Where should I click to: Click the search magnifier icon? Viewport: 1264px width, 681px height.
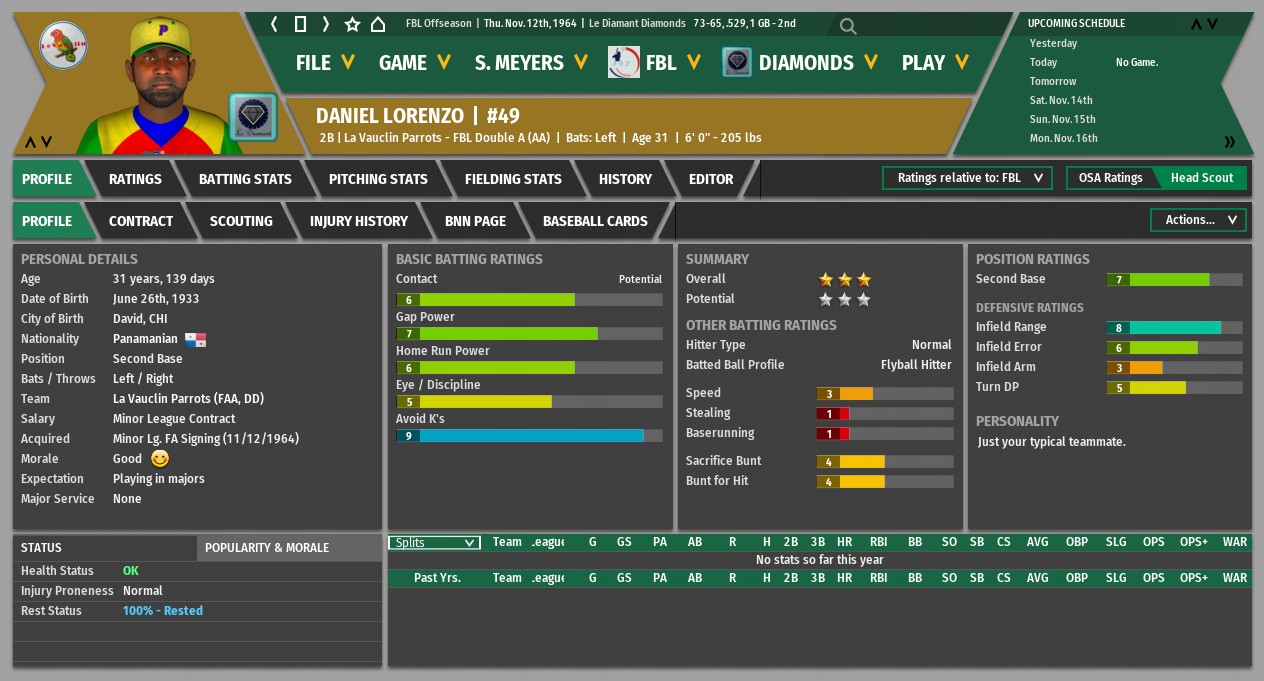(848, 26)
